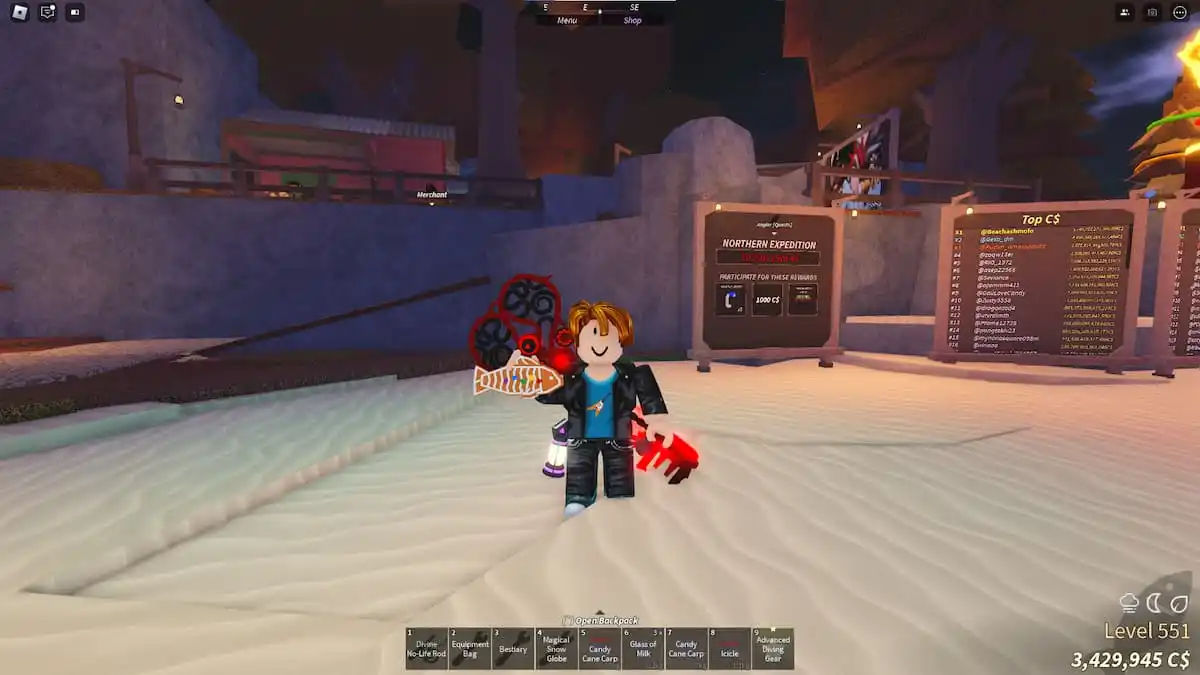
Task: Equip the Magical Snow Globe slot
Action: (555, 648)
